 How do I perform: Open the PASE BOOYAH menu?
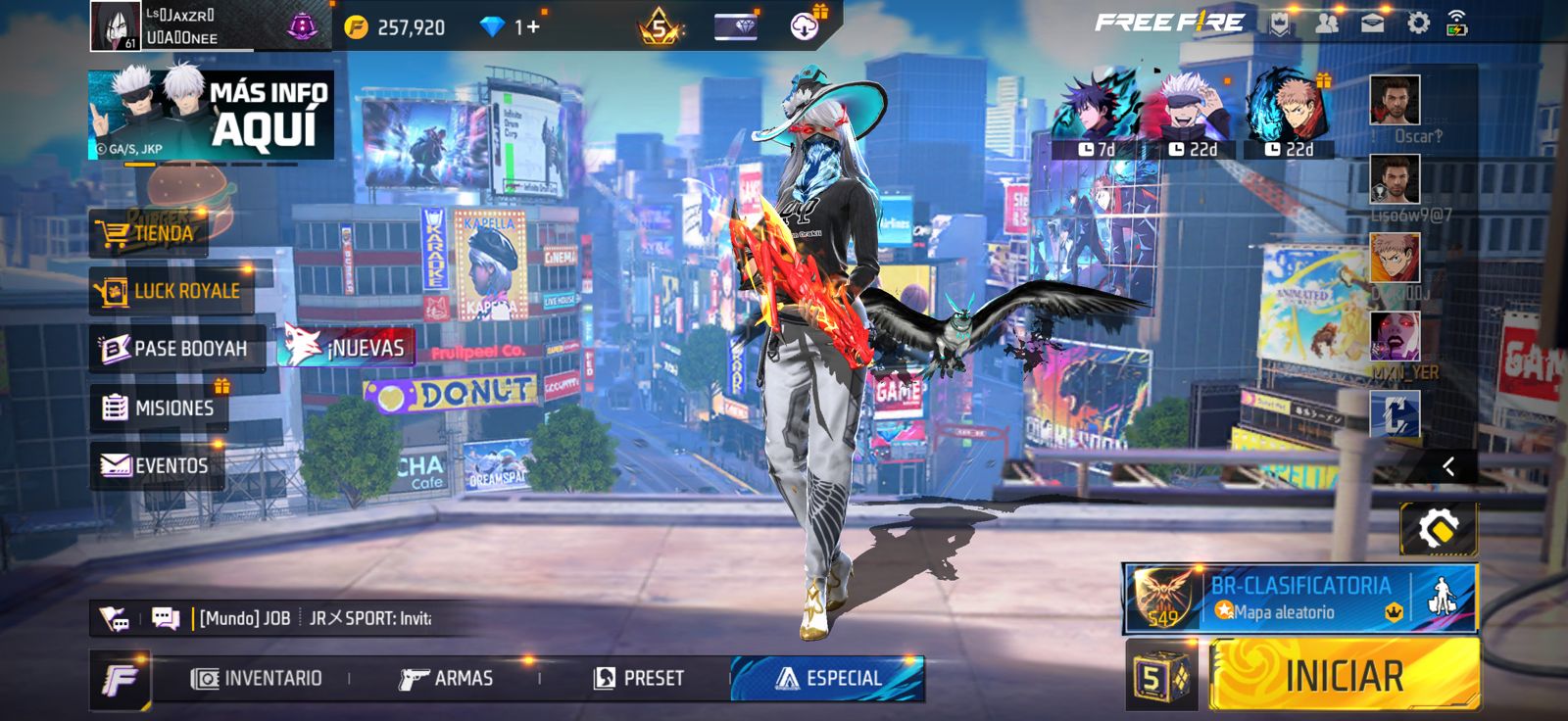tap(176, 349)
